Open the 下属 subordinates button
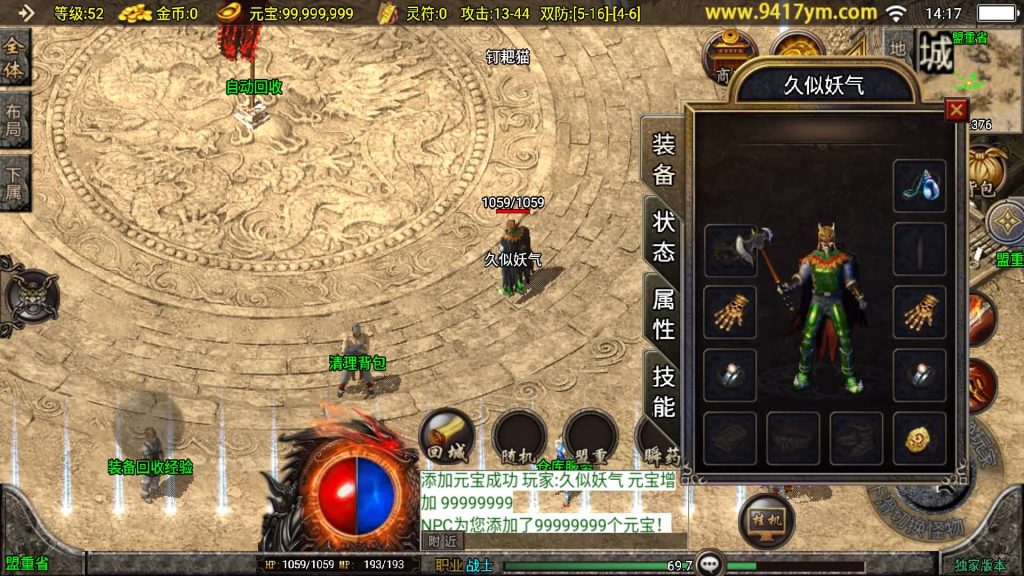 click(15, 183)
